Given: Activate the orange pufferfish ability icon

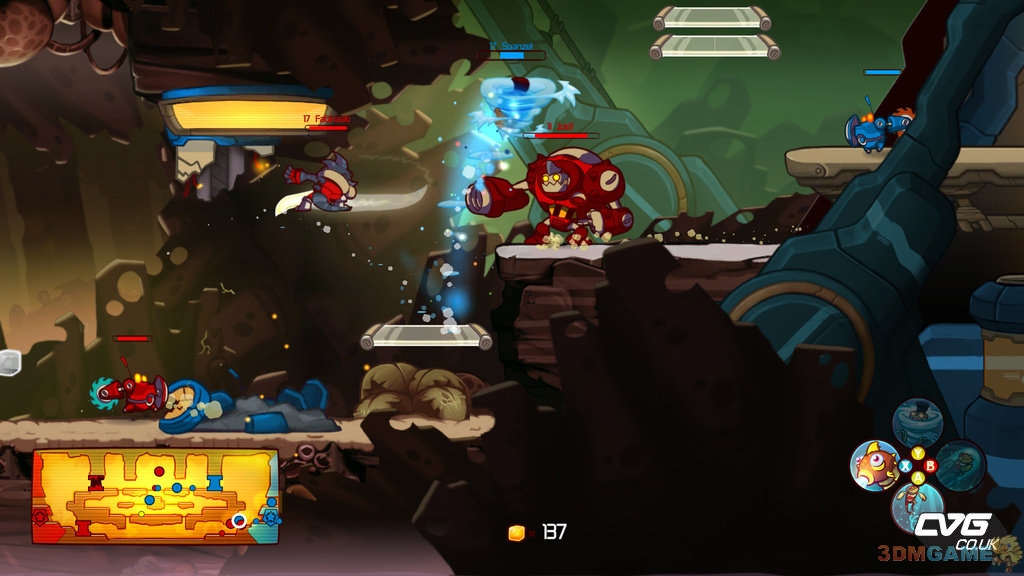Looking at the screenshot, I should [x=874, y=465].
